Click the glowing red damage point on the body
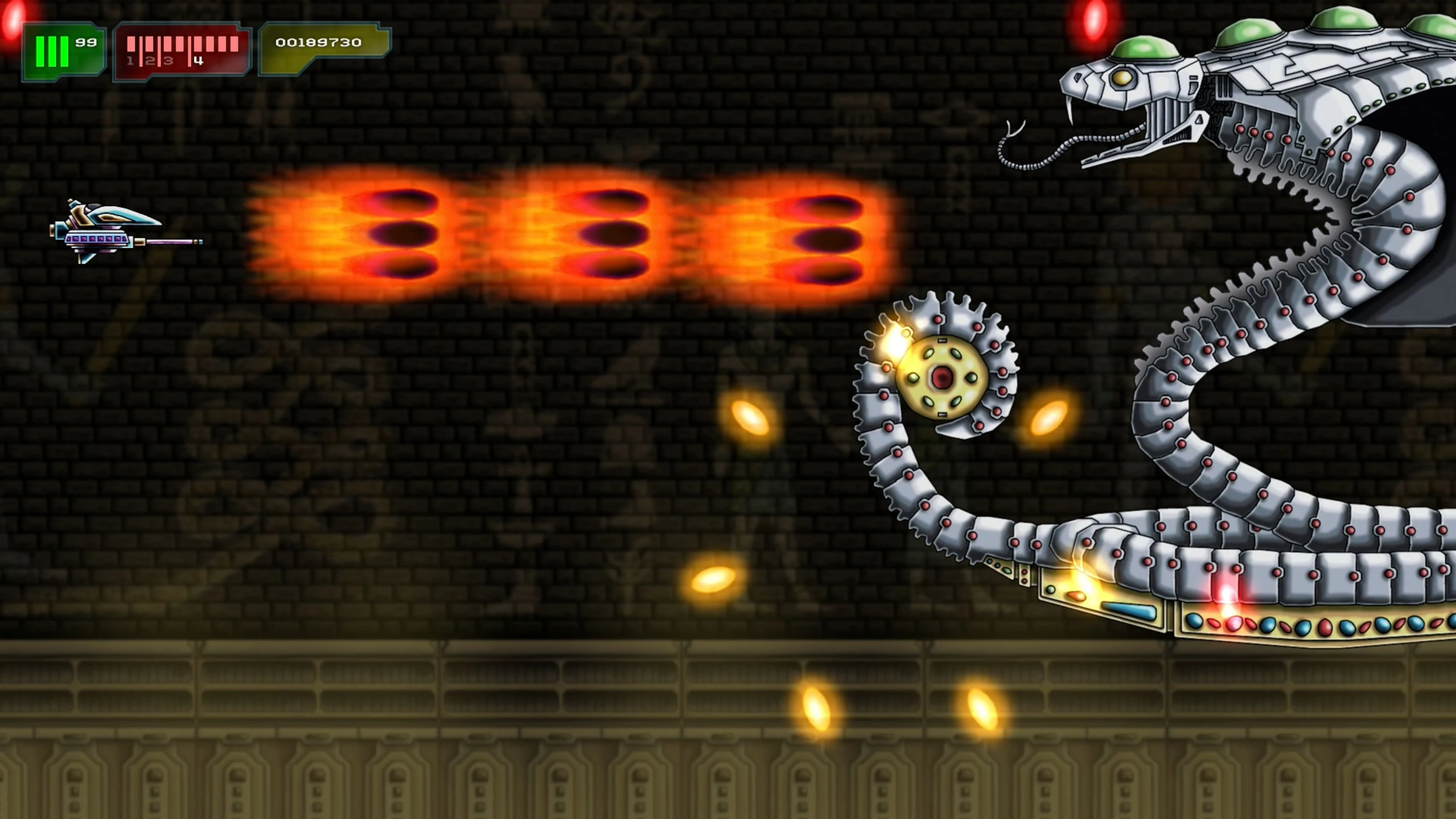Image resolution: width=1456 pixels, height=819 pixels. tap(1227, 593)
